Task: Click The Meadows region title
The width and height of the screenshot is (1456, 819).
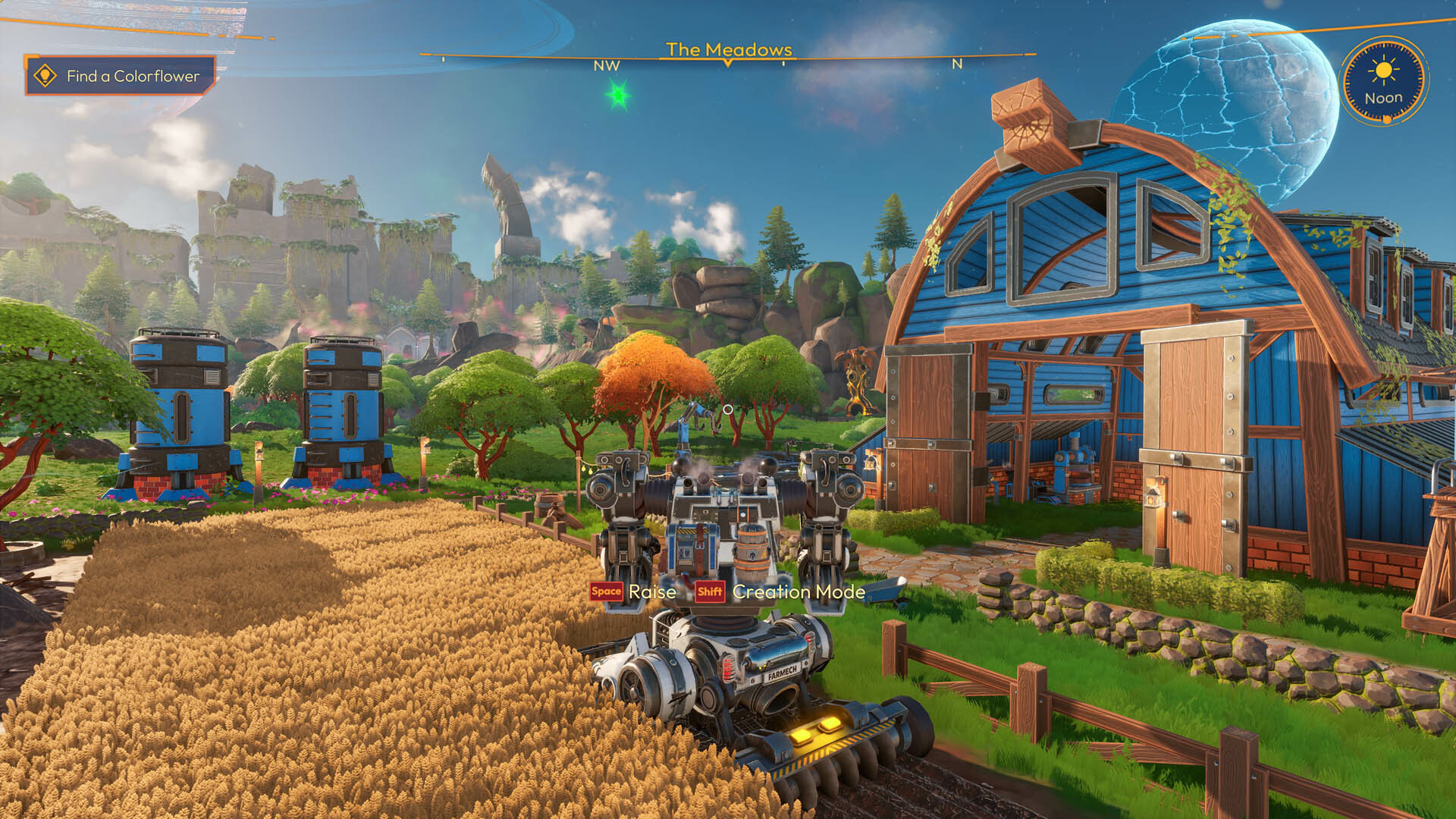Action: 728,50
